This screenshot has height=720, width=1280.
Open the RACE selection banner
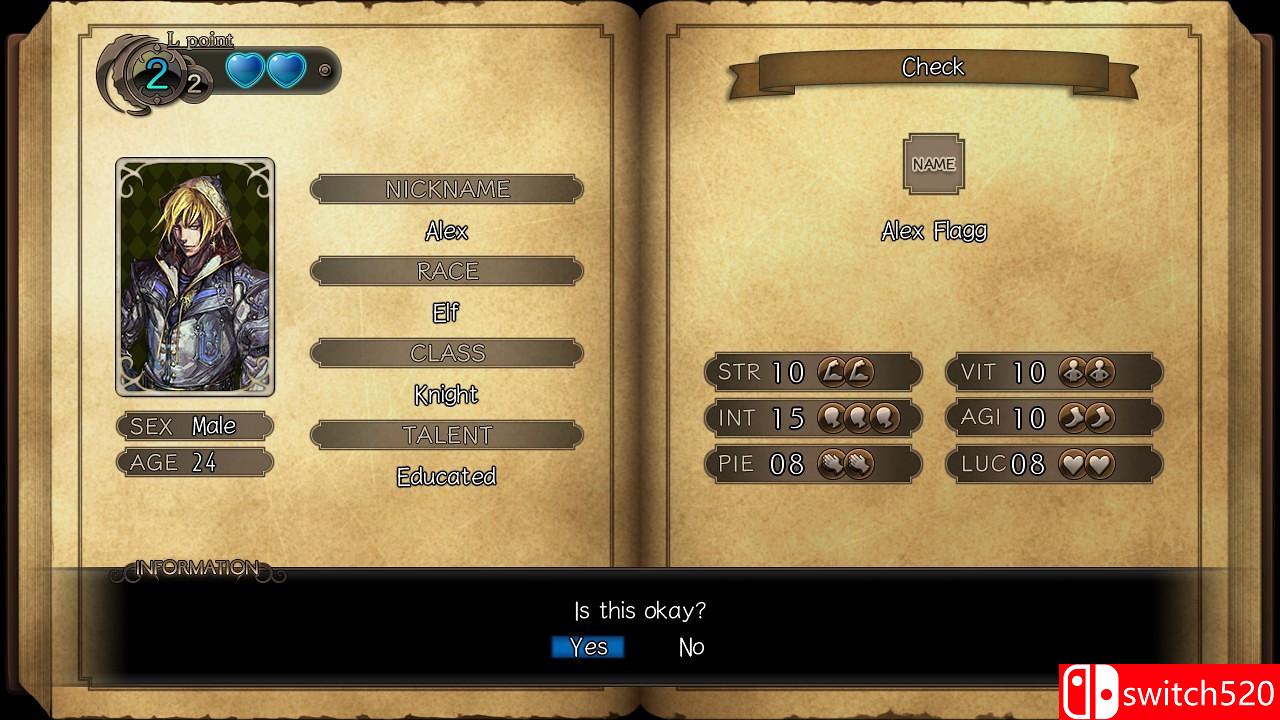click(446, 270)
